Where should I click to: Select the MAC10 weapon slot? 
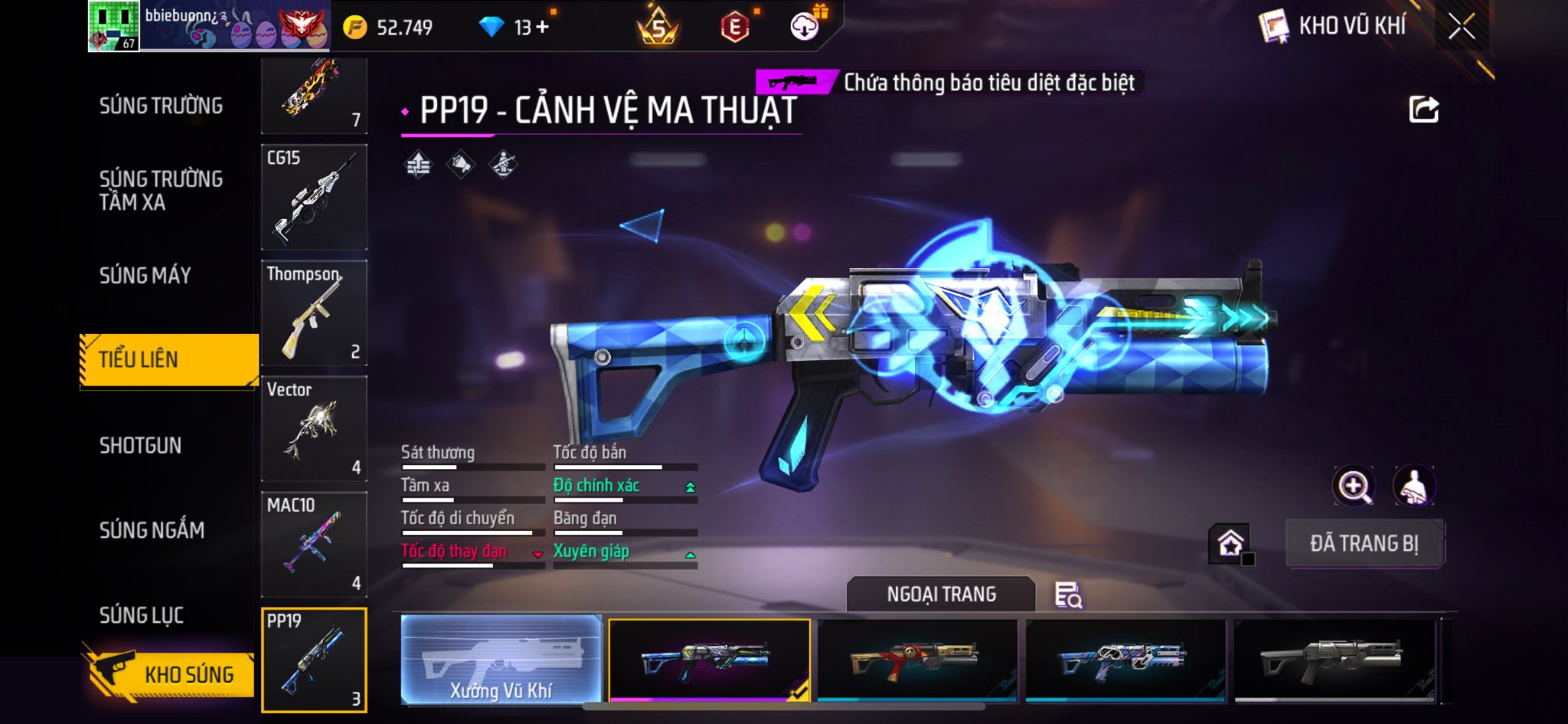pyautogui.click(x=314, y=544)
